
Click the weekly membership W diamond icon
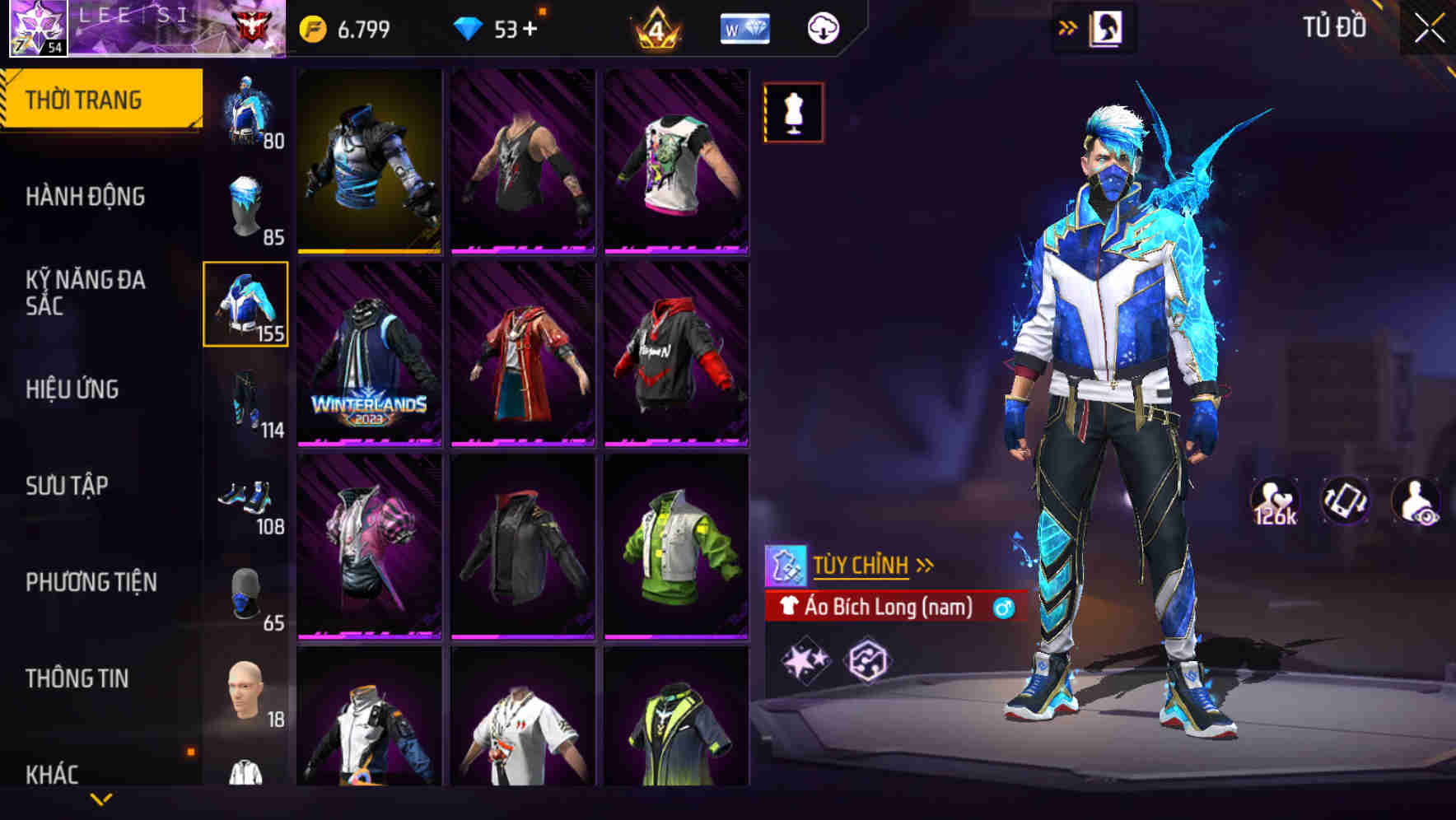[x=744, y=26]
